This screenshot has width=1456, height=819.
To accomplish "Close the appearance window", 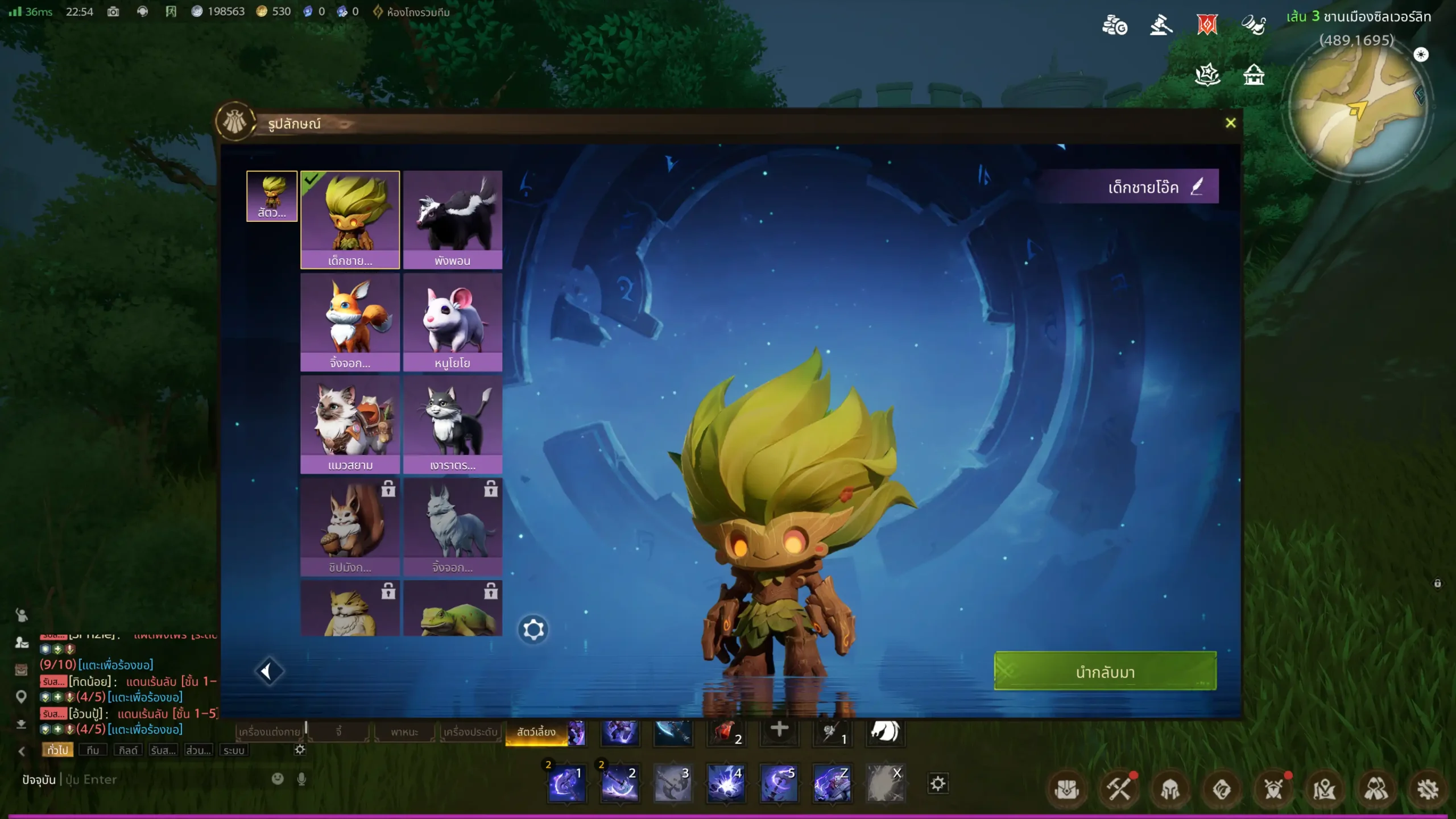I will 1230,123.
